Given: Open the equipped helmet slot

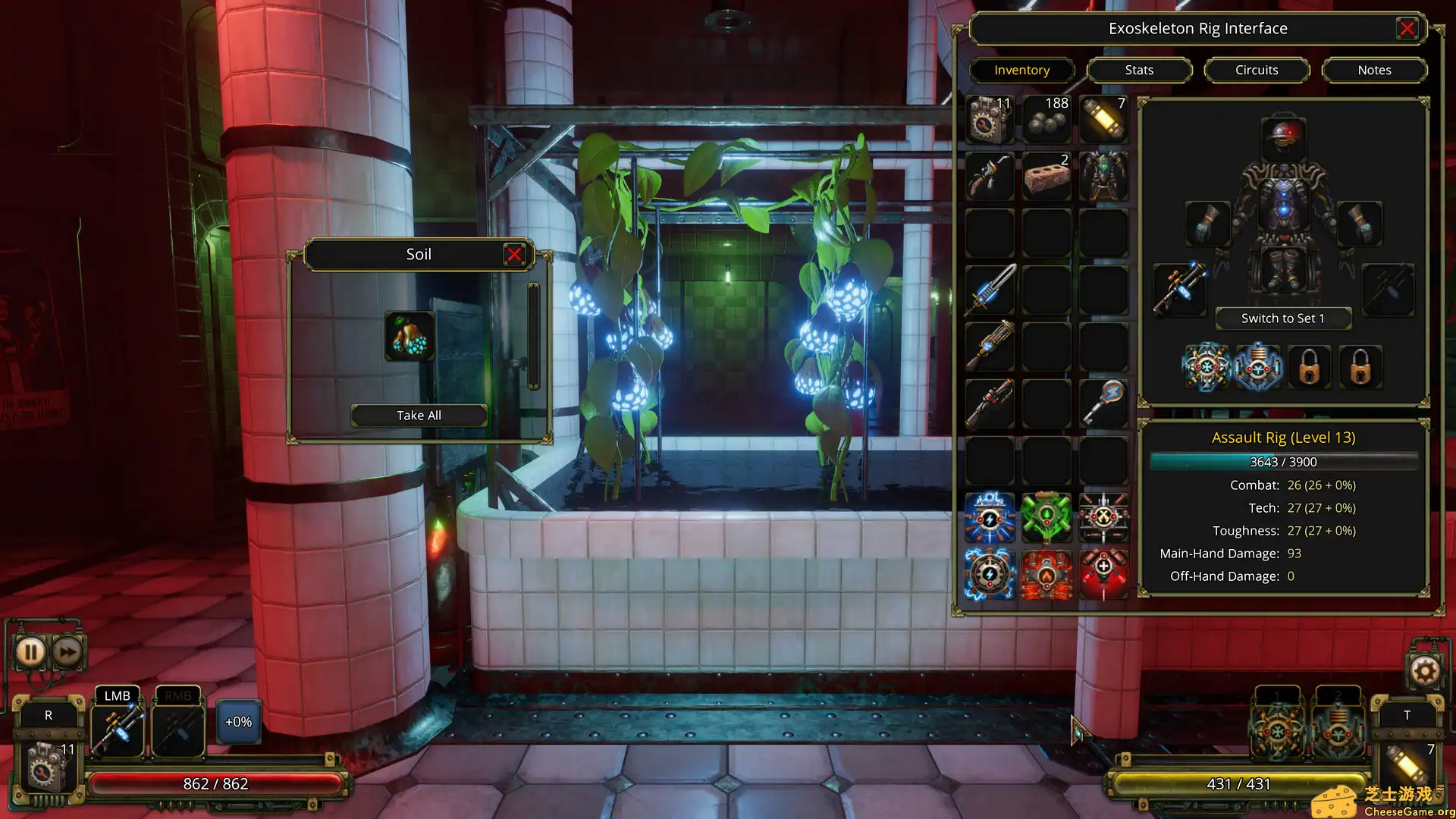Looking at the screenshot, I should point(1283,136).
